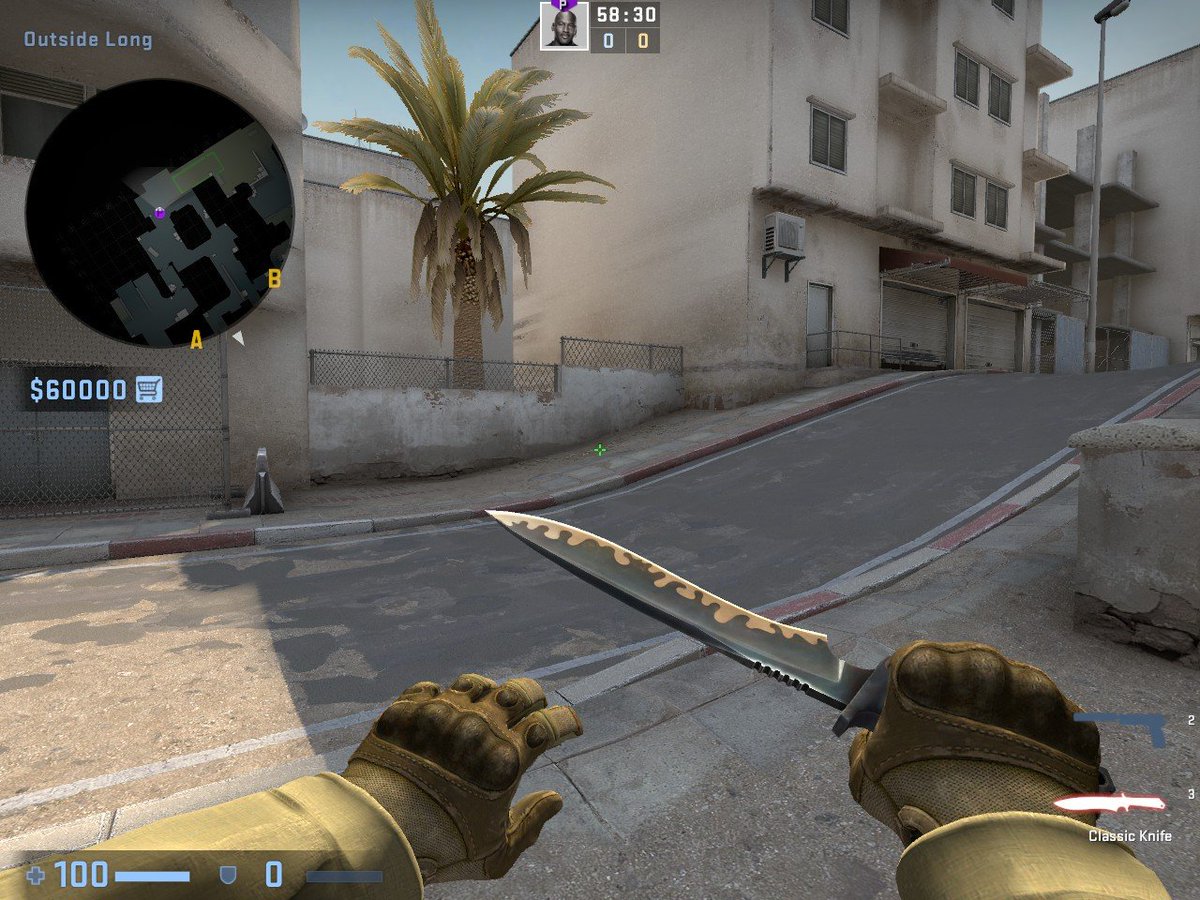The height and width of the screenshot is (900, 1200).
Task: Click bombsite A marker on radar
Action: click(196, 341)
